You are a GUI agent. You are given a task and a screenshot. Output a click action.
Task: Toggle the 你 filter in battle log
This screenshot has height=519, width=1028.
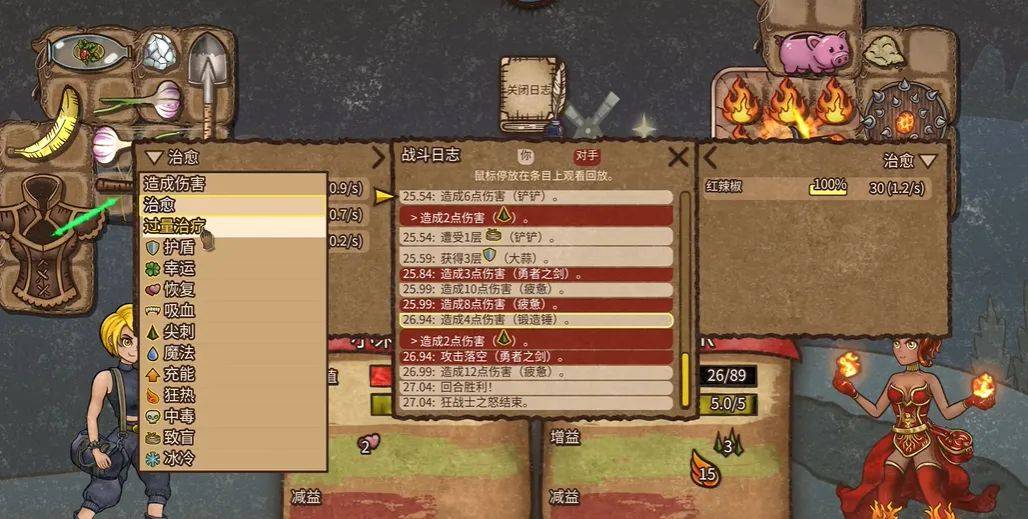coord(524,156)
